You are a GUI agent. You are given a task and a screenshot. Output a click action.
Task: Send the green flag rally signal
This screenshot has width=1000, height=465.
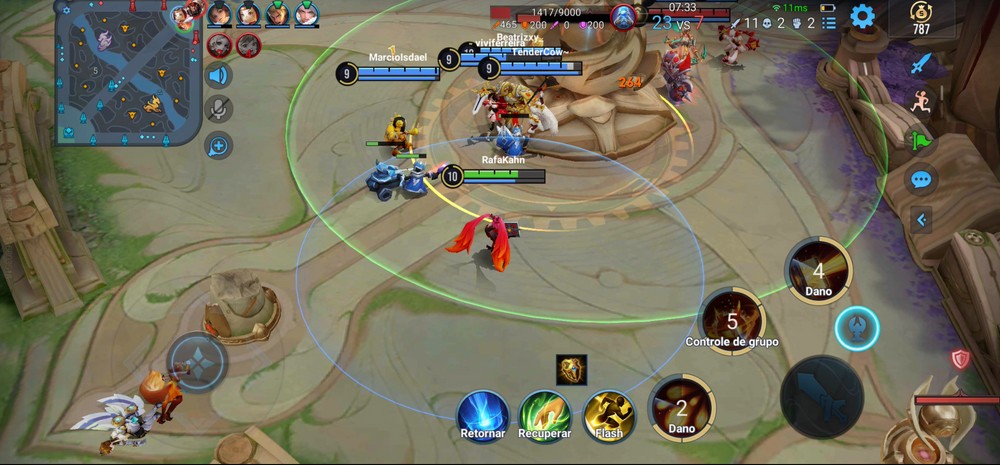coord(921,139)
